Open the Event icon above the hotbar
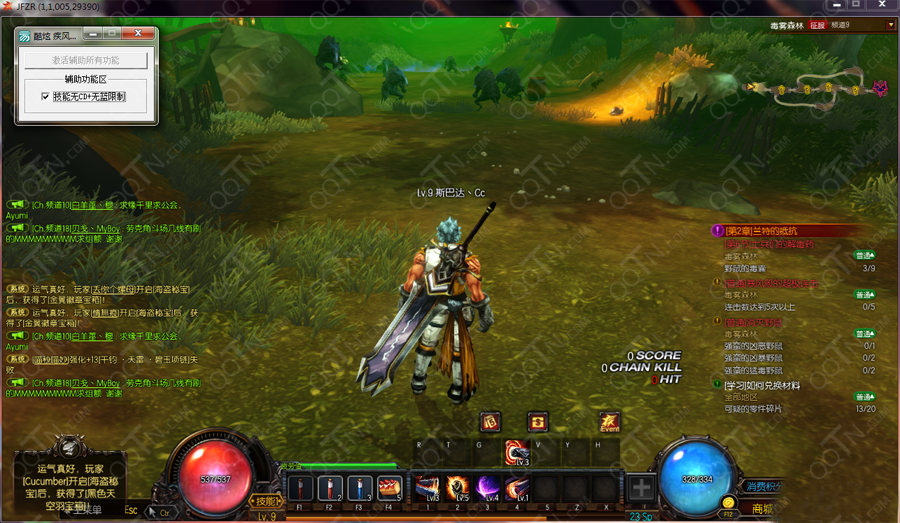900x523 pixels. (x=609, y=422)
